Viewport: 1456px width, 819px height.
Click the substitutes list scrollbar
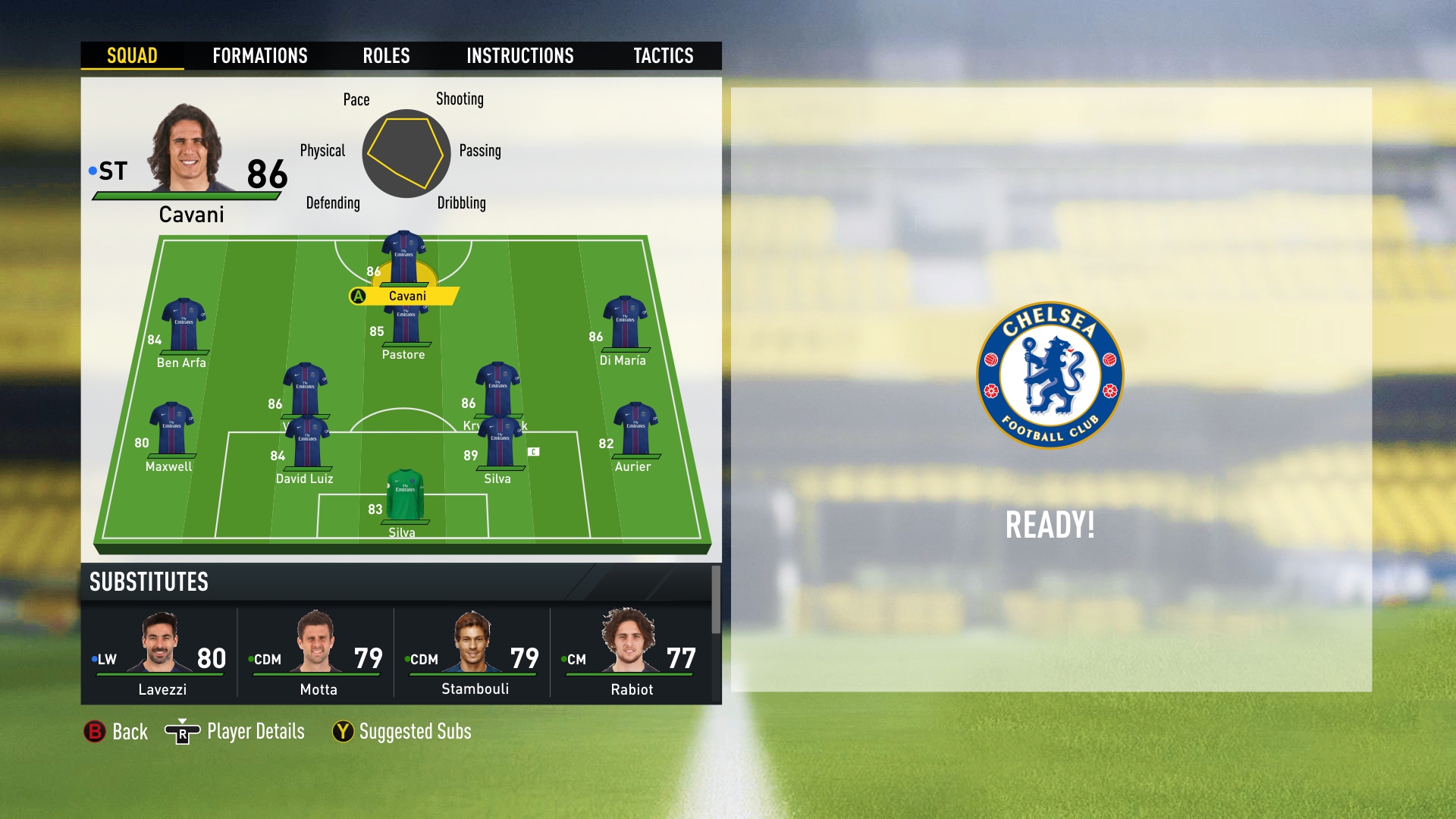716,599
